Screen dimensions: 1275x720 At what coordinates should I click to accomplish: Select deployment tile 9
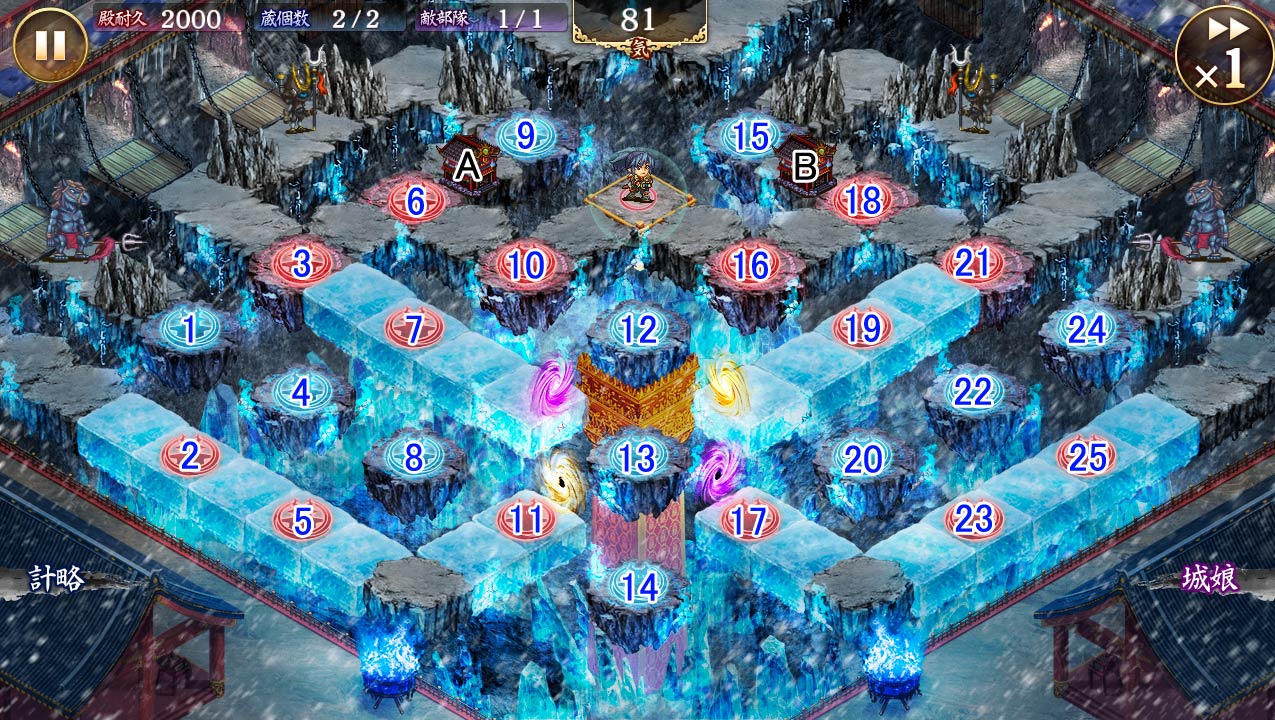[526, 136]
